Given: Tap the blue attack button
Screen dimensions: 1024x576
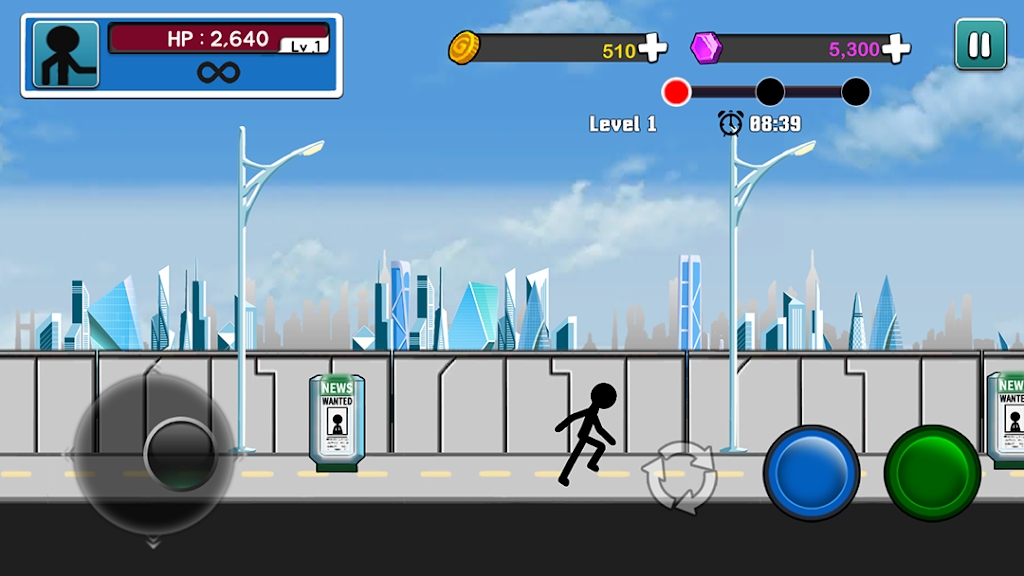Looking at the screenshot, I should click(811, 472).
